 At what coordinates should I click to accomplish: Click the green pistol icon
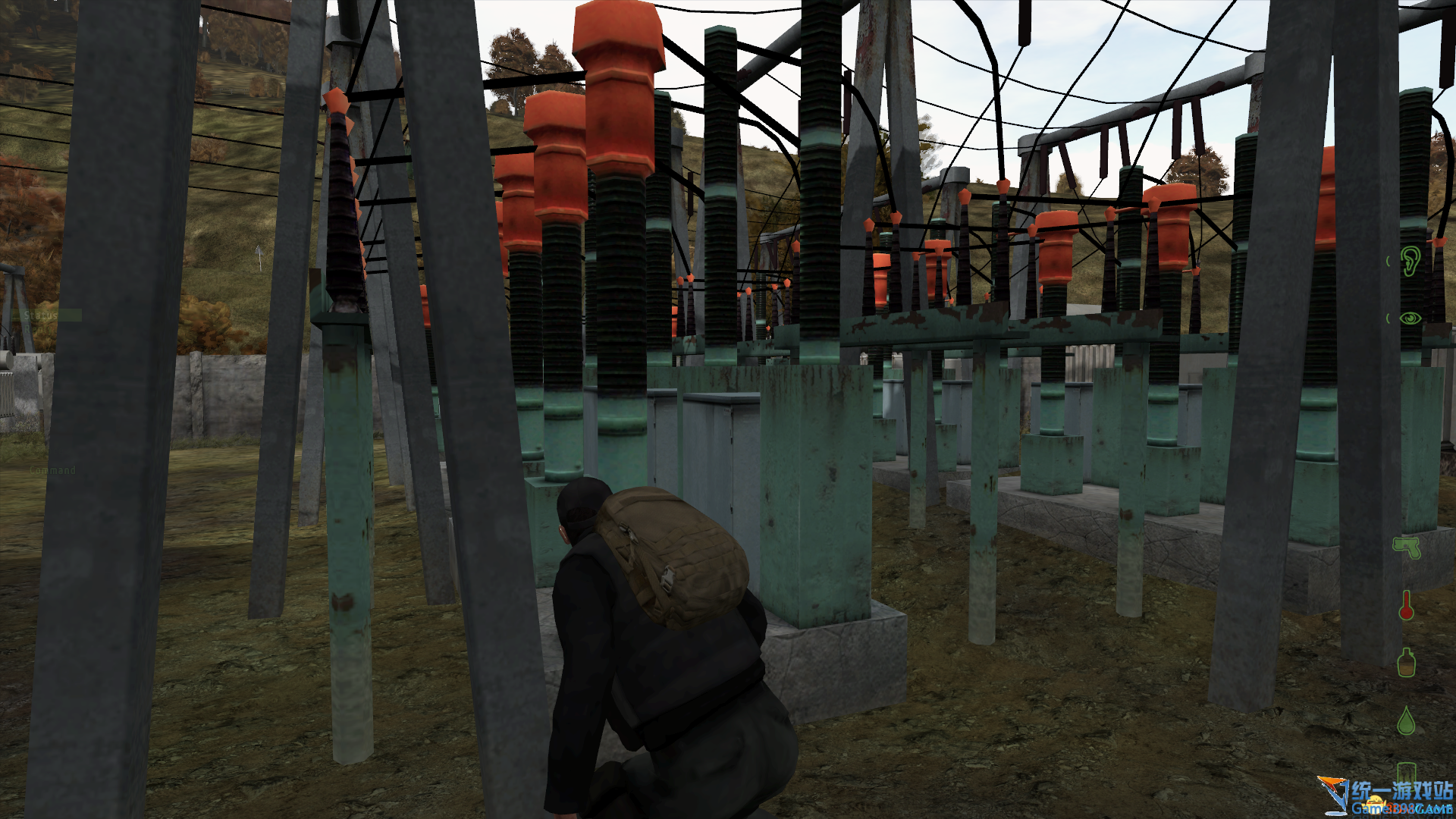(1407, 547)
